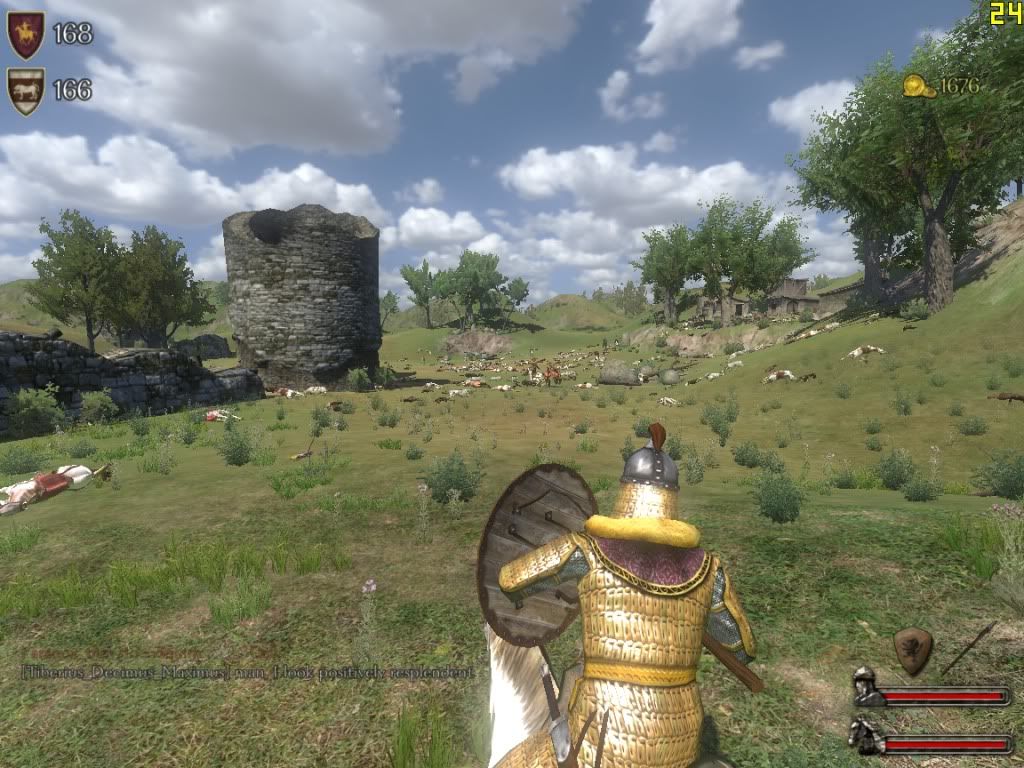This screenshot has height=768, width=1024.
Task: Click the chat message from Tiberius_Decimus_Maximus
Action: coord(247,673)
